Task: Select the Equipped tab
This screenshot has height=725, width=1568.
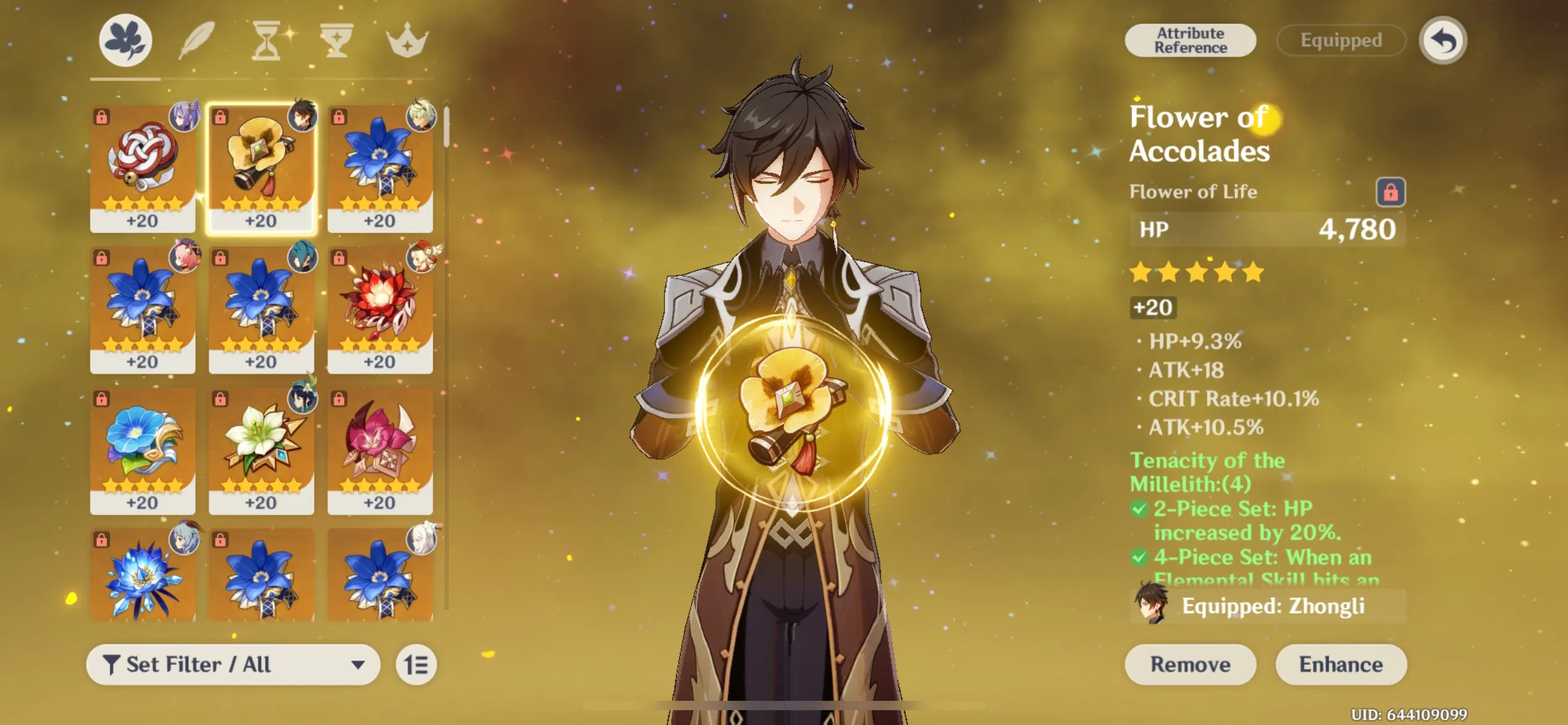Action: (1340, 40)
